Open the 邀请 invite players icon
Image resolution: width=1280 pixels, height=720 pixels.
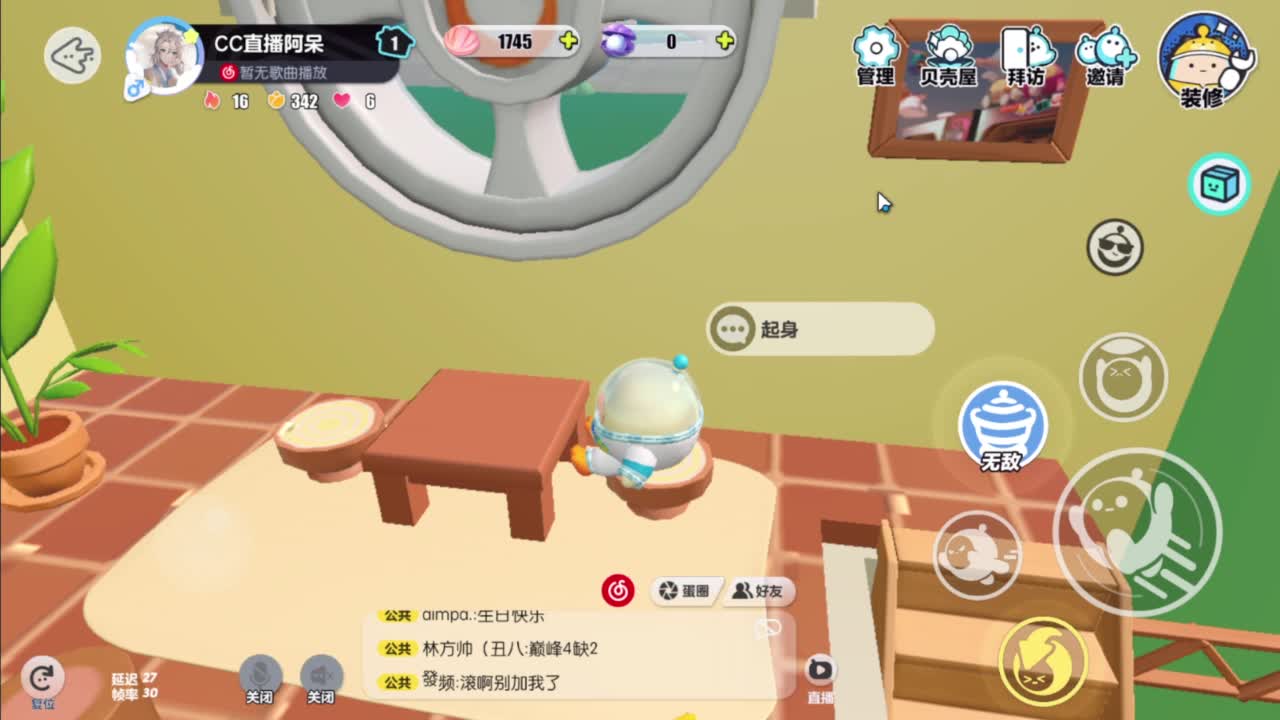pyautogui.click(x=1102, y=50)
